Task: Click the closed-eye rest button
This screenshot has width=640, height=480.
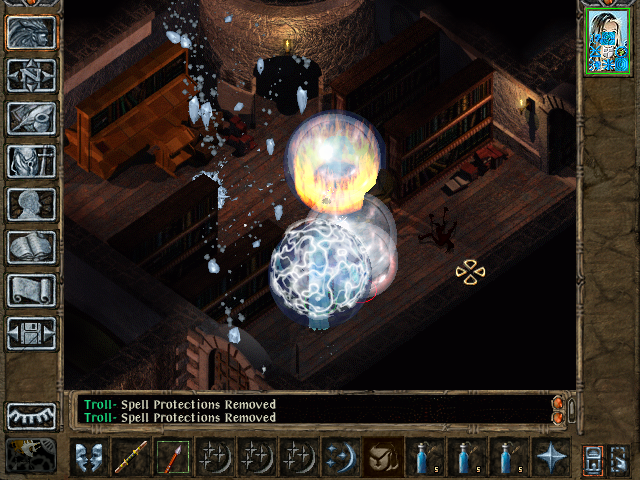Action: [31, 415]
